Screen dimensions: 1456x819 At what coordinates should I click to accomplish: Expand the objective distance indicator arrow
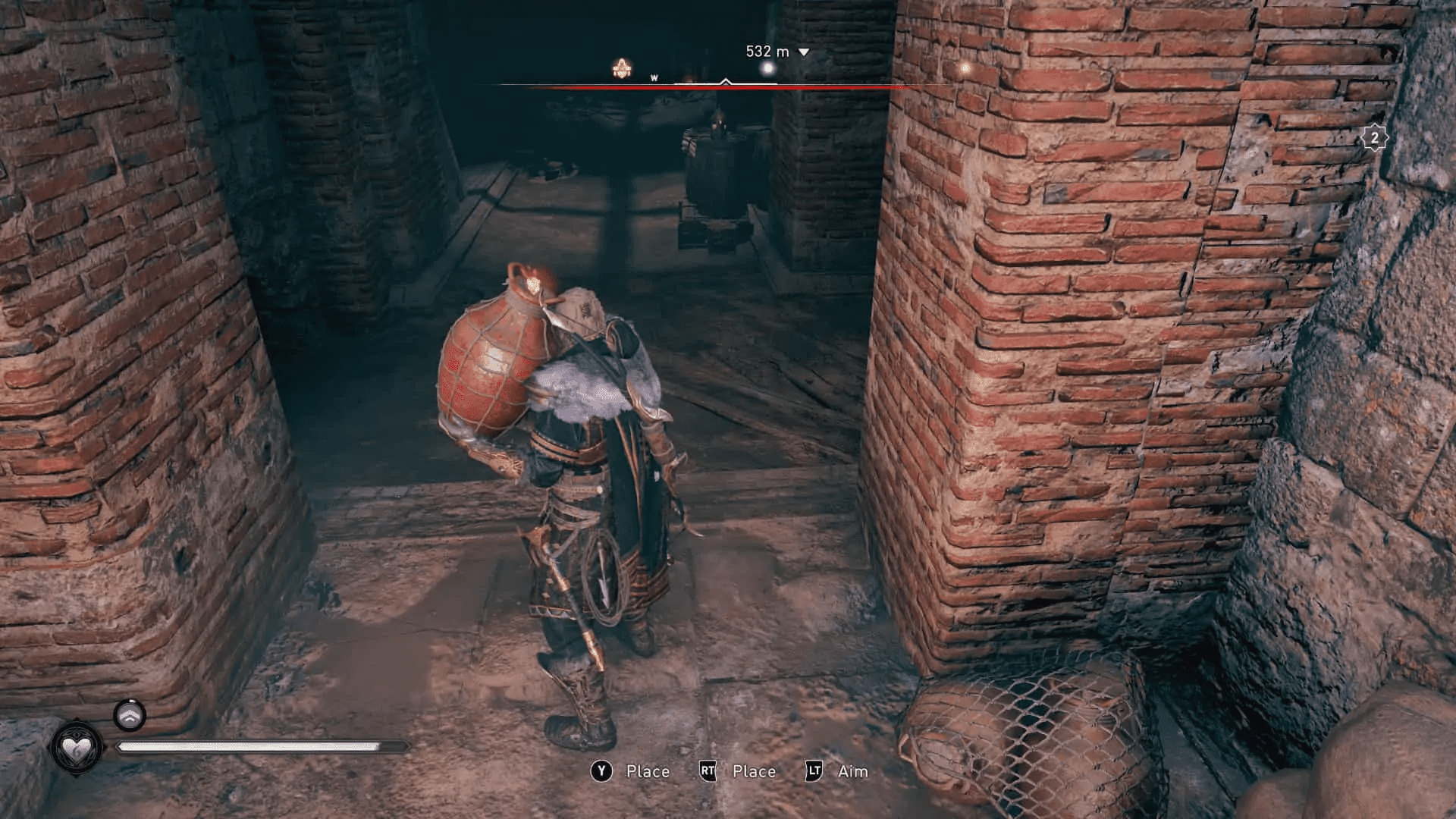(x=804, y=52)
